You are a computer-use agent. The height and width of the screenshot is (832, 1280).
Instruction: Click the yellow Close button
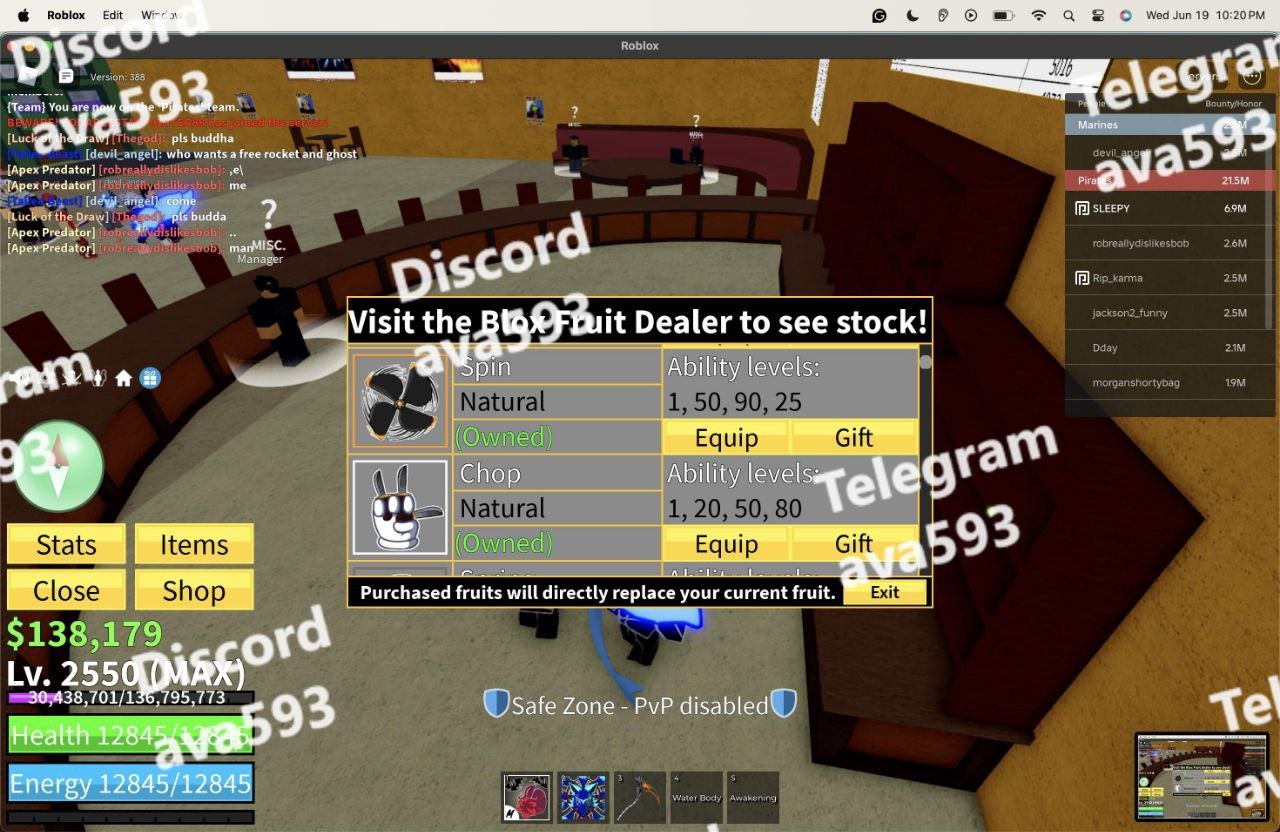[x=66, y=590]
